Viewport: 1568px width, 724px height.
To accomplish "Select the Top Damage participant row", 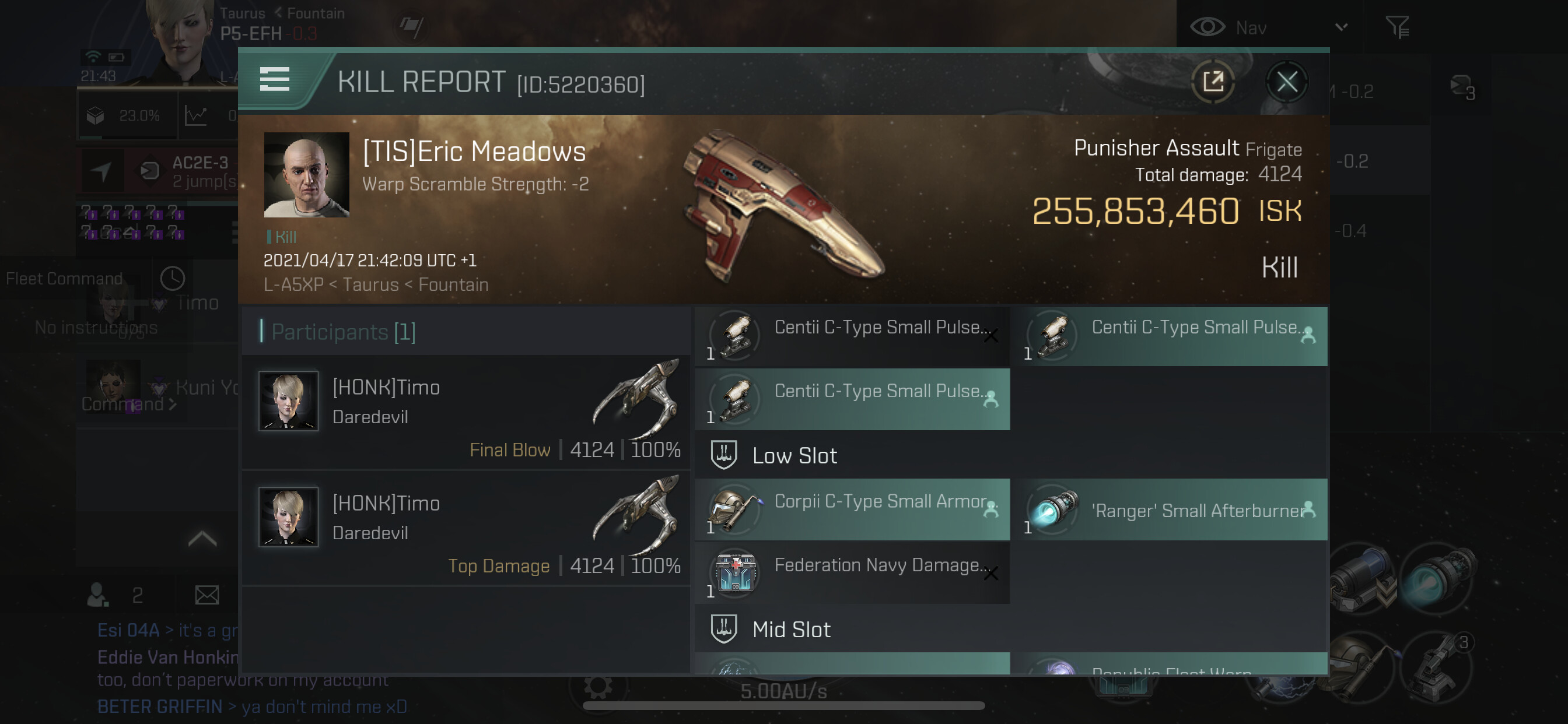I will [x=466, y=528].
